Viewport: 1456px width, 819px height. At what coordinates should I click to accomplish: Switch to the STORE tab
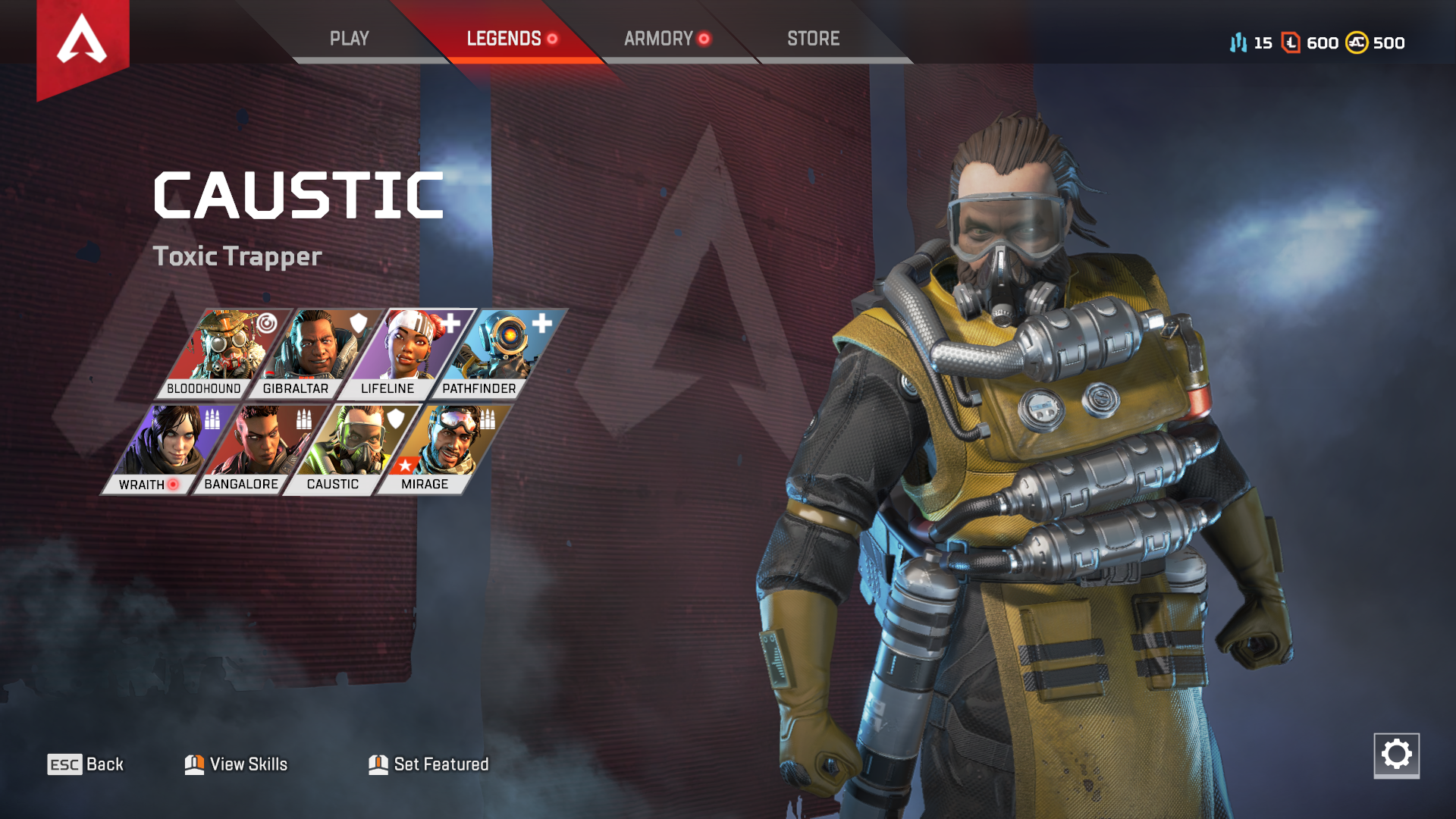814,39
